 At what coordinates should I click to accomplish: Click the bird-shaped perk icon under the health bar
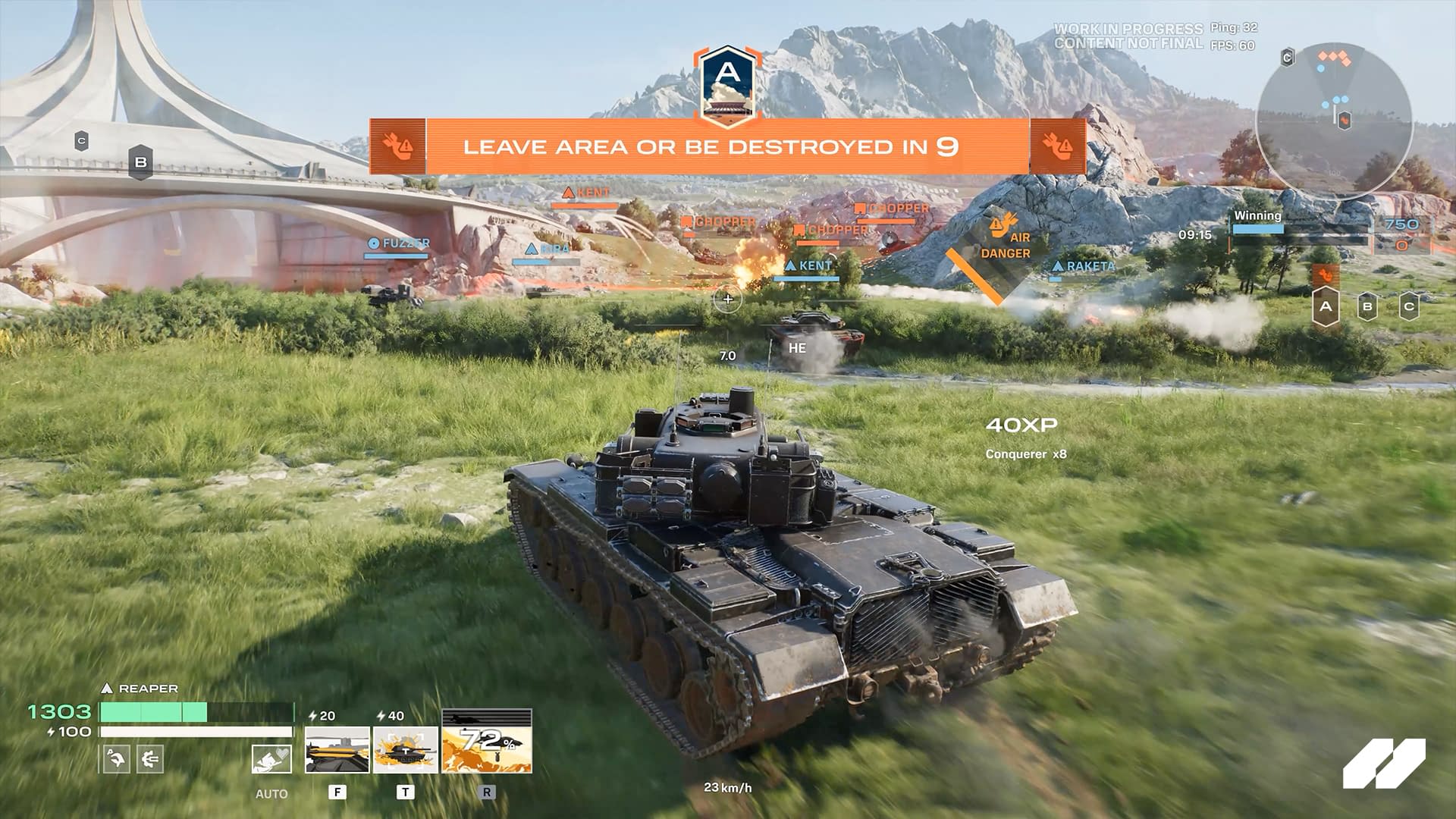click(116, 758)
